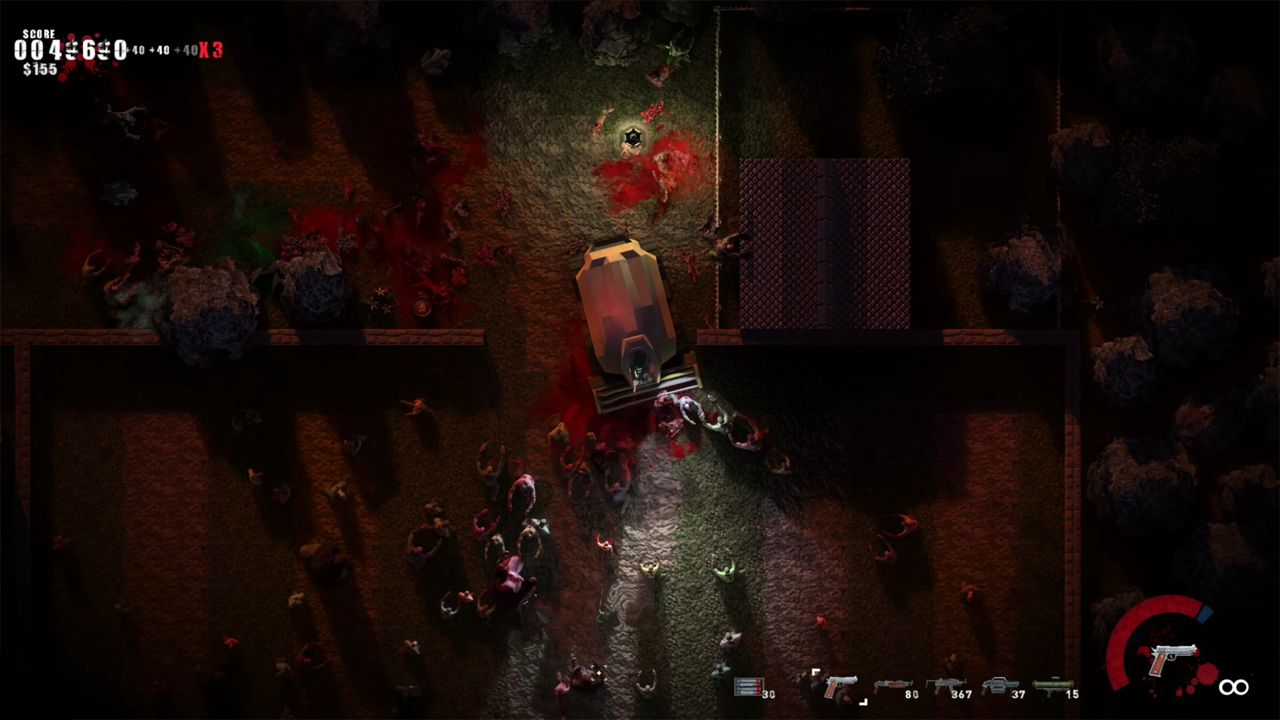Select the SMG with 367 ammo

click(x=945, y=683)
